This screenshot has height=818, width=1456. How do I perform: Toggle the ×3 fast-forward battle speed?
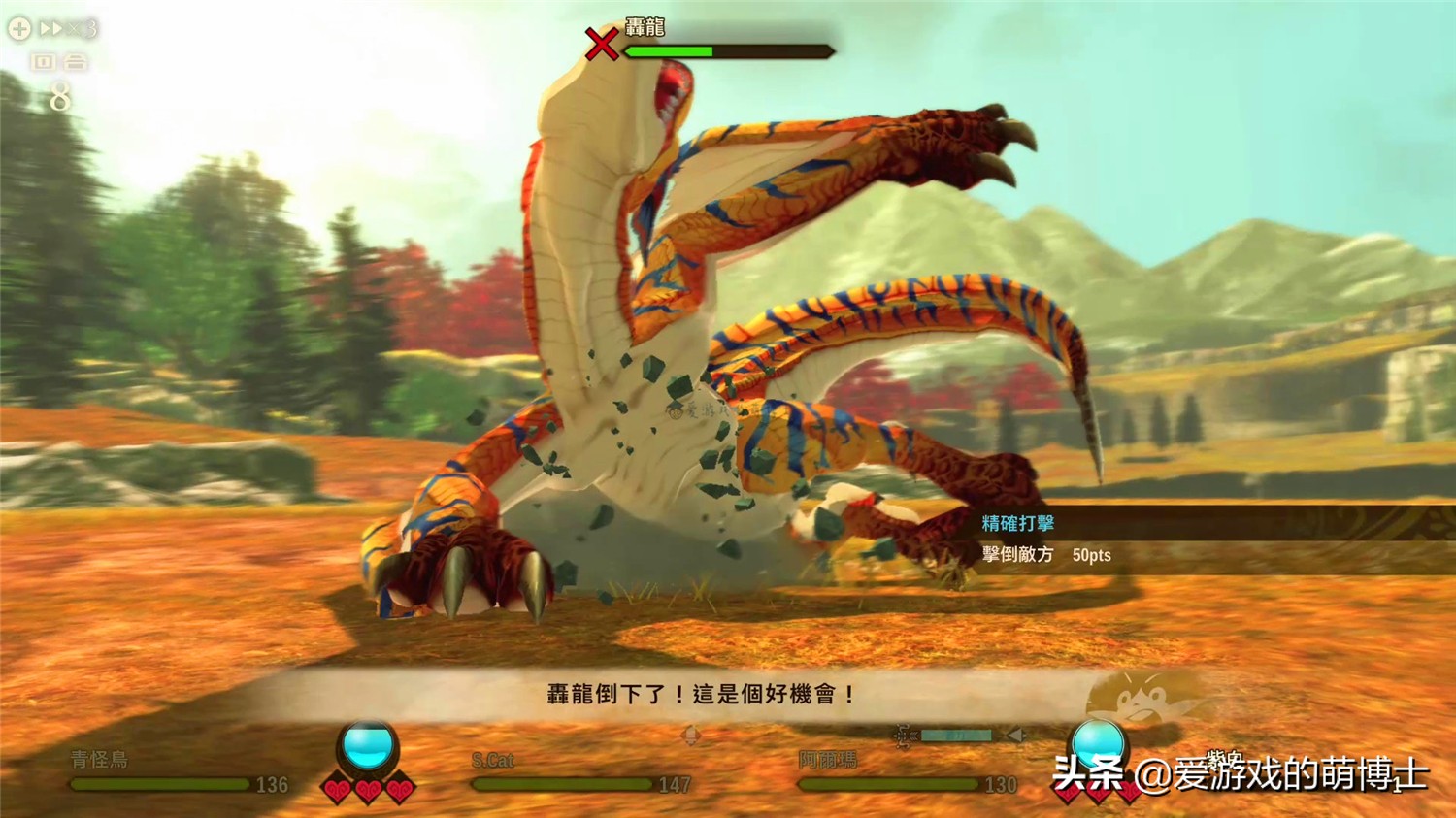pyautogui.click(x=66, y=29)
